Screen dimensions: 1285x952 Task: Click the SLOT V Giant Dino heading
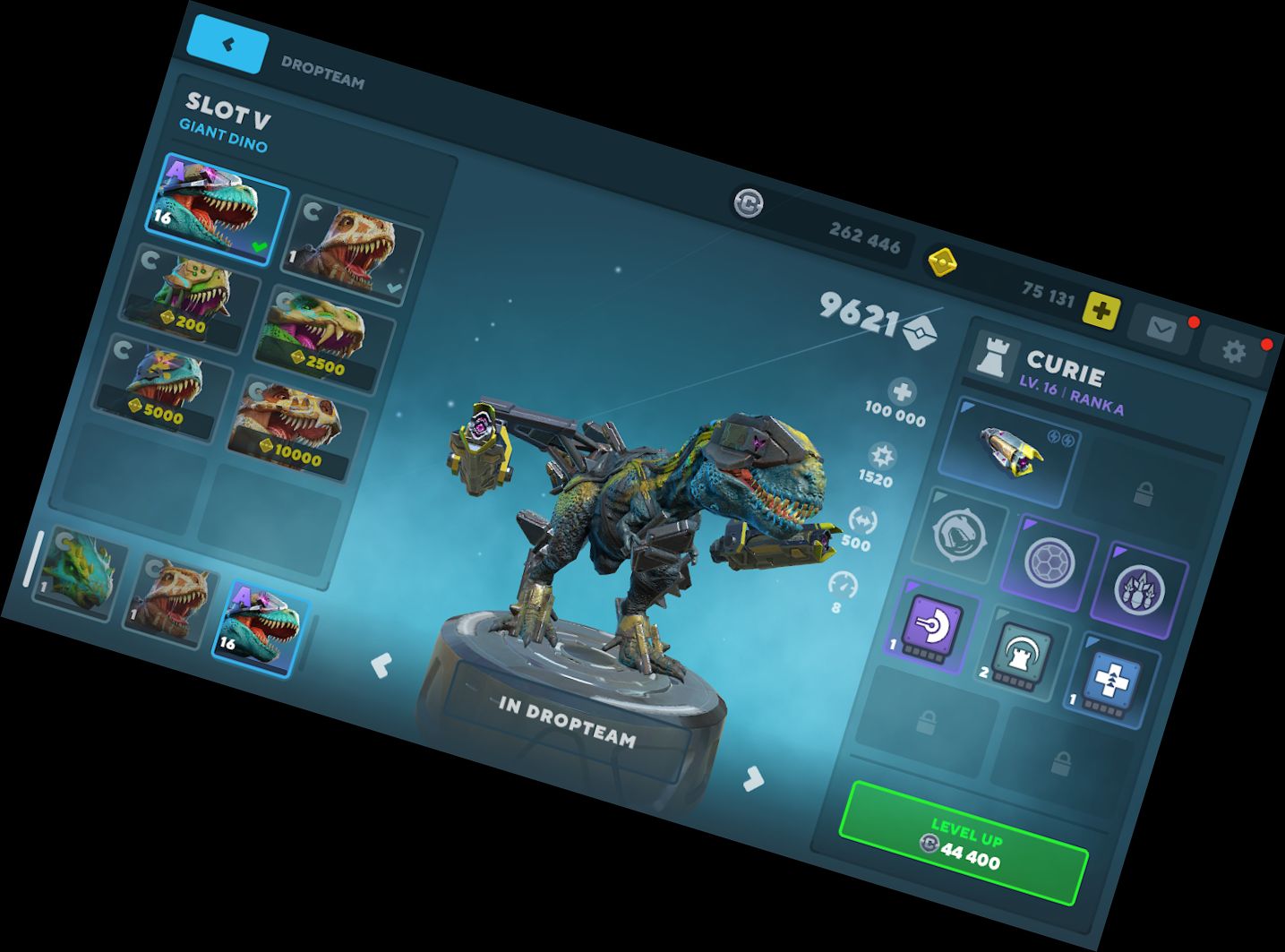coord(227,116)
